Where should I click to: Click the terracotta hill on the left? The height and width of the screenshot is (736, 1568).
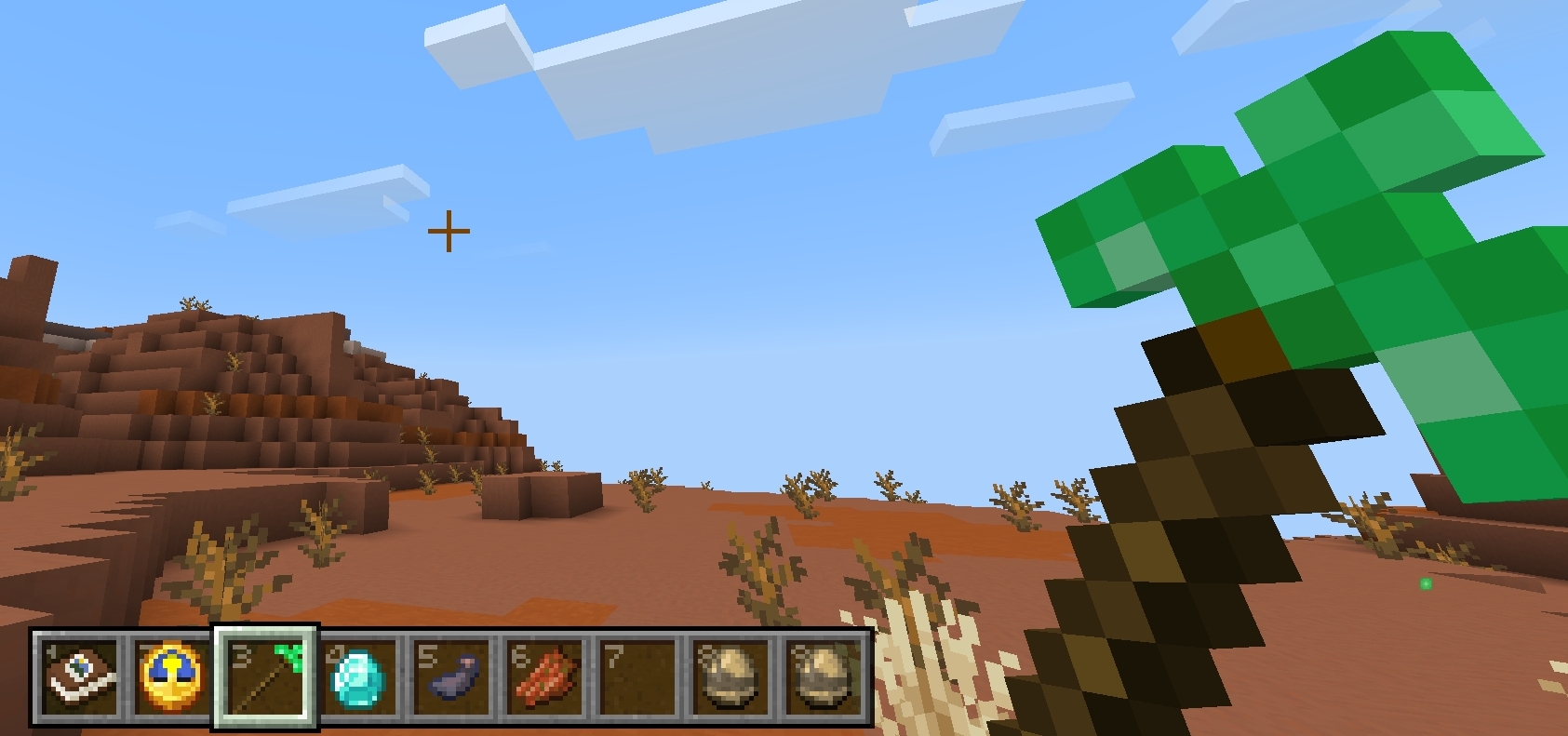[233, 391]
